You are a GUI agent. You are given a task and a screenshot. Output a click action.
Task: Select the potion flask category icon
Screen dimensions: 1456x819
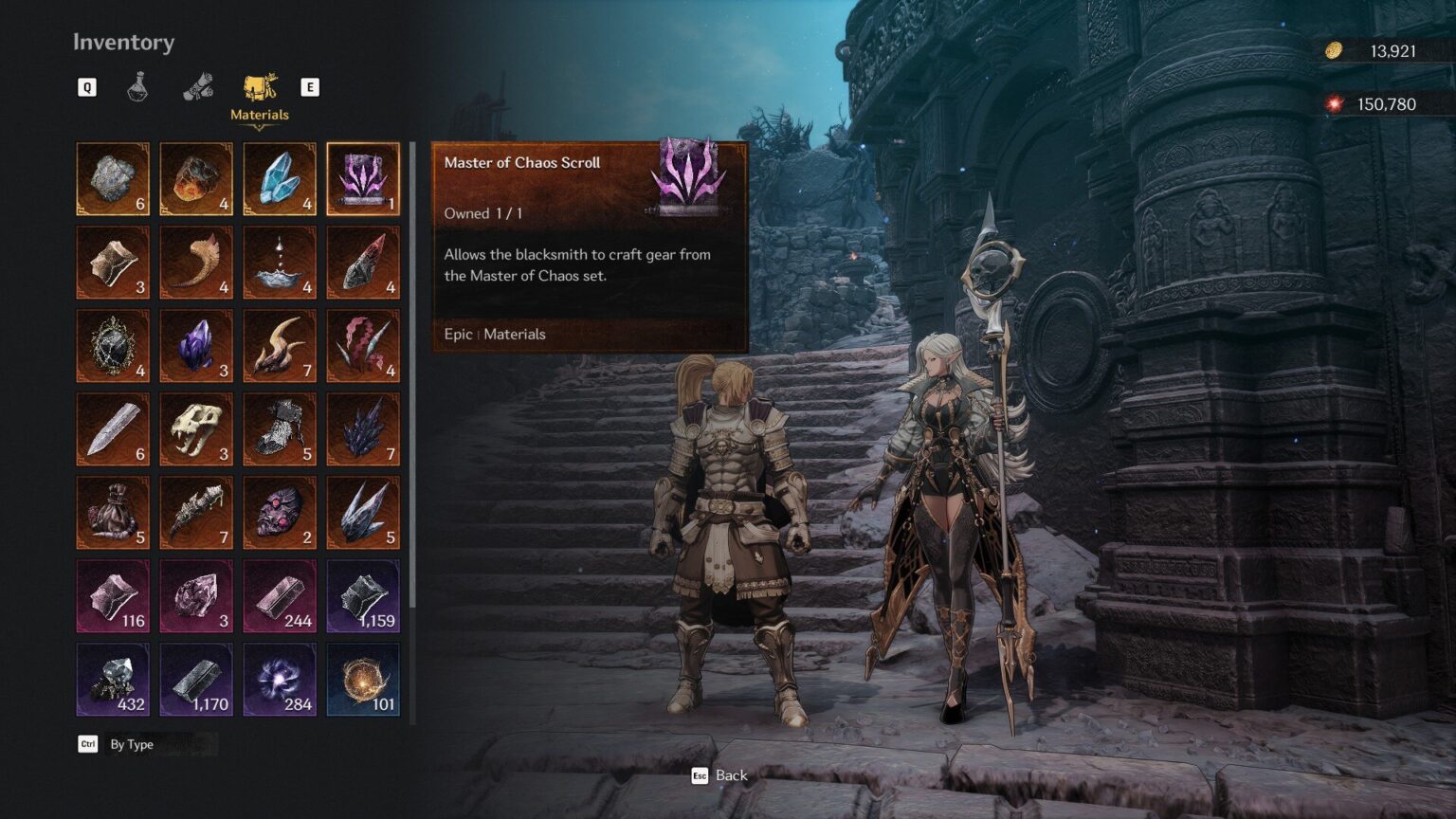[x=137, y=86]
